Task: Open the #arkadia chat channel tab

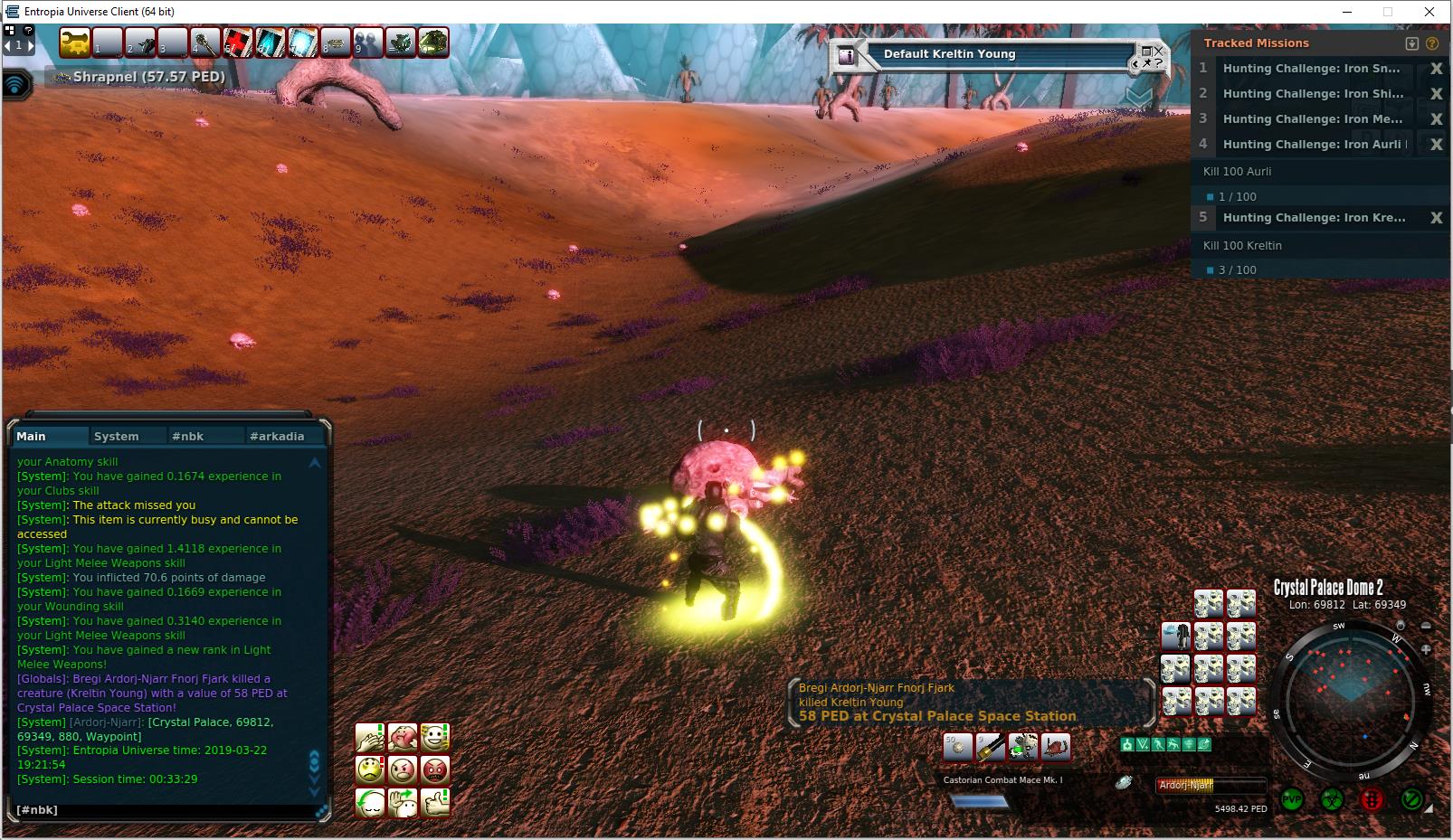Action: point(277,436)
